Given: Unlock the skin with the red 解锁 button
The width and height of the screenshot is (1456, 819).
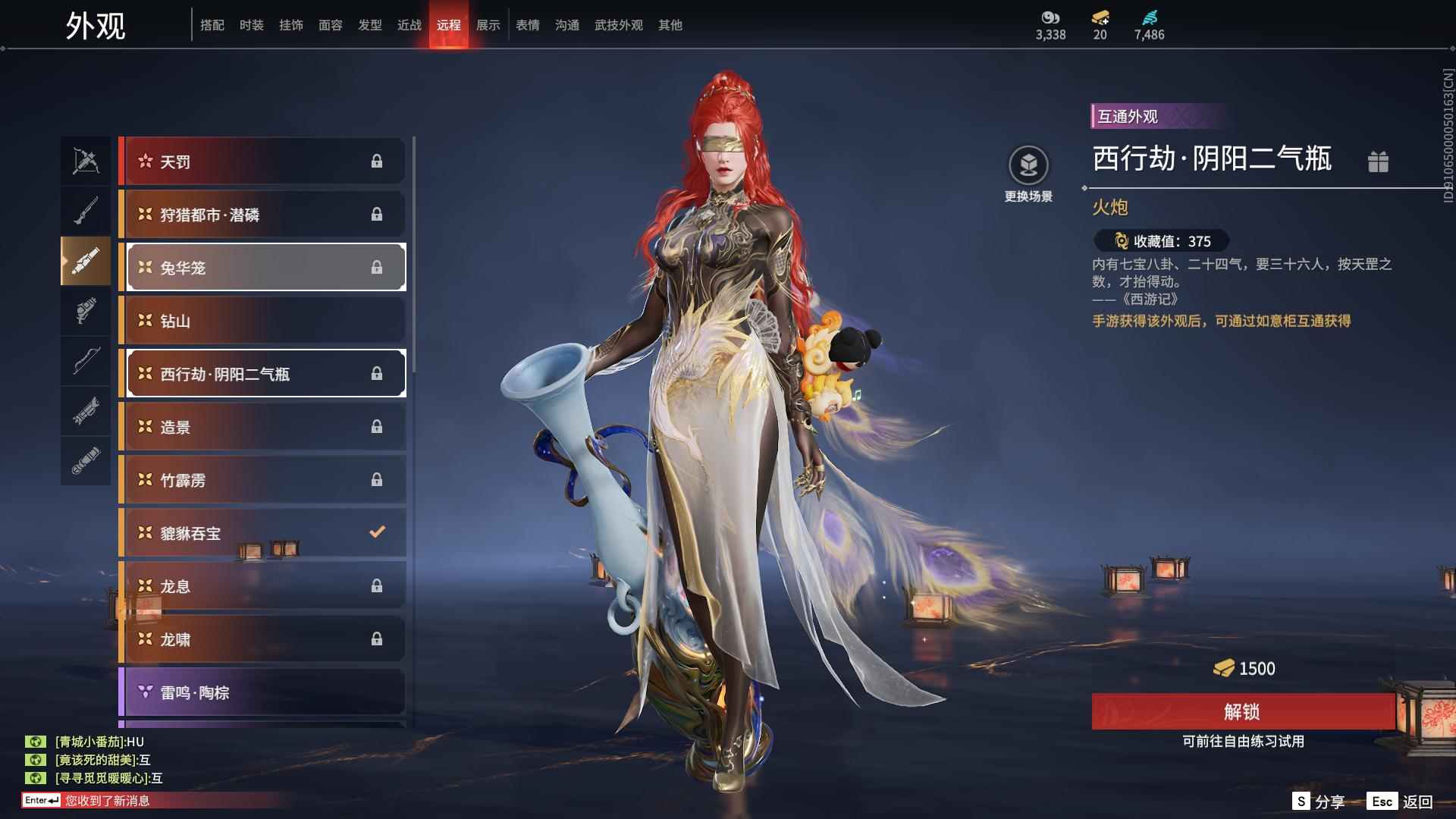Looking at the screenshot, I should tap(1242, 711).
